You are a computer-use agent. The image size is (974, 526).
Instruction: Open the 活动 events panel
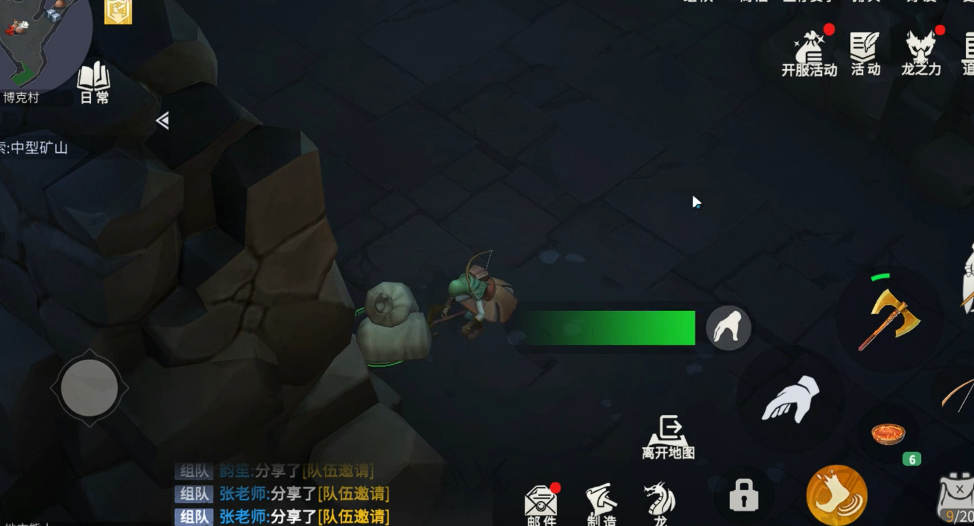click(865, 53)
